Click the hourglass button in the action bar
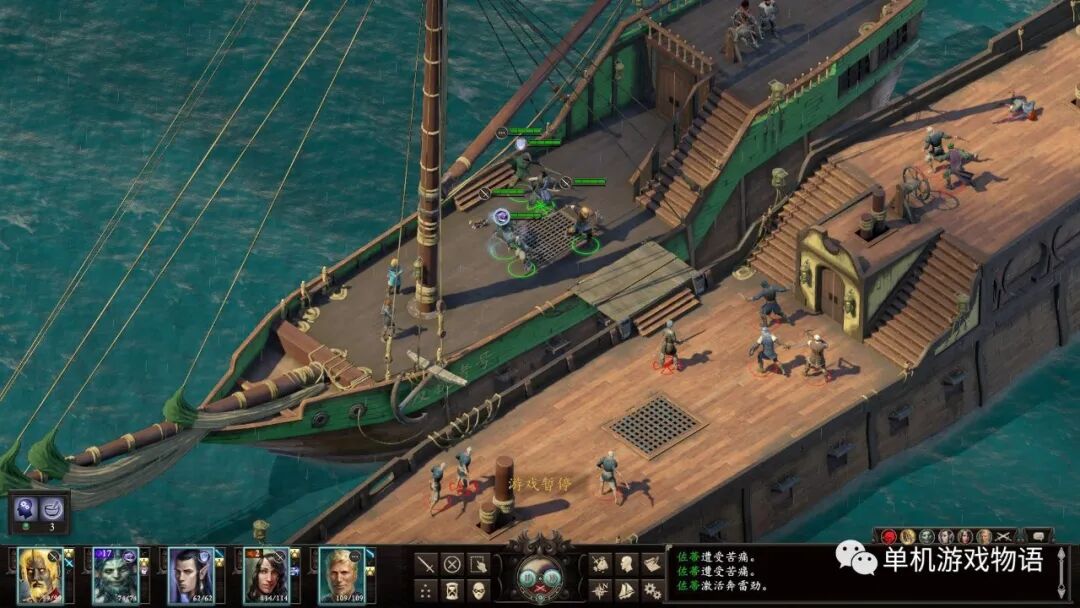This screenshot has height=608, width=1080. coord(452,590)
